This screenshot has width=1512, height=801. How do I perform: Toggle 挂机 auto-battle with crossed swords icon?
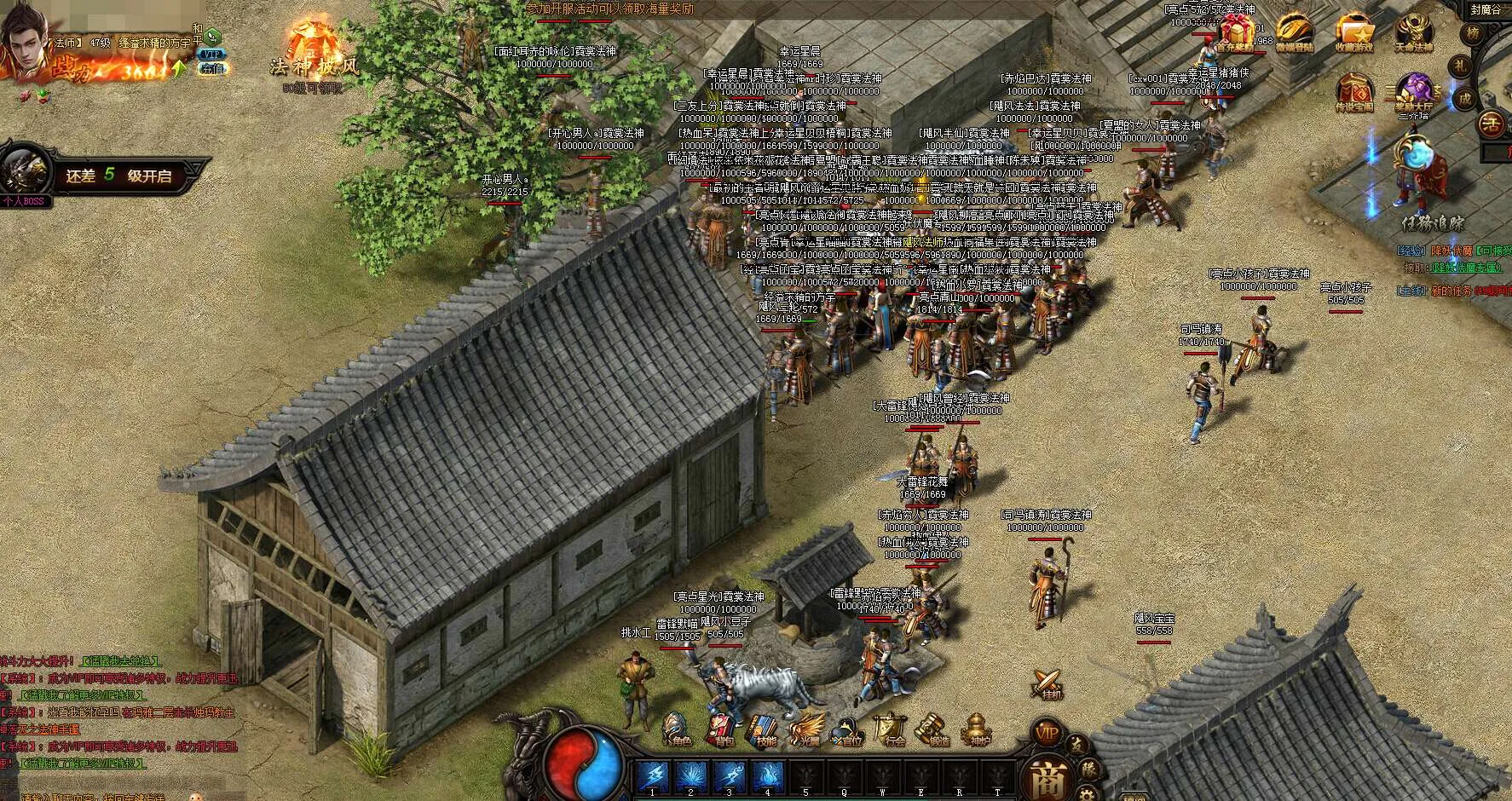pos(1048,683)
